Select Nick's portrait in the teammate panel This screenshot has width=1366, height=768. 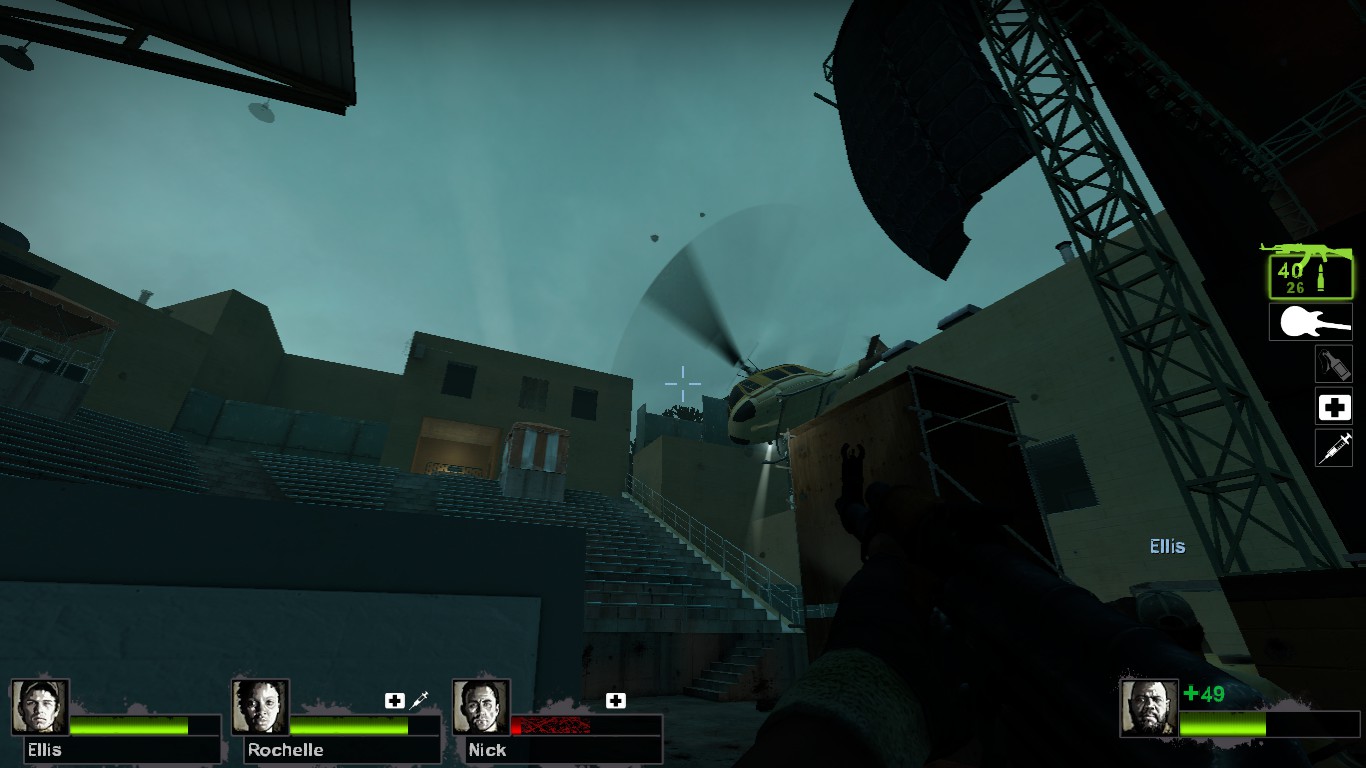482,706
